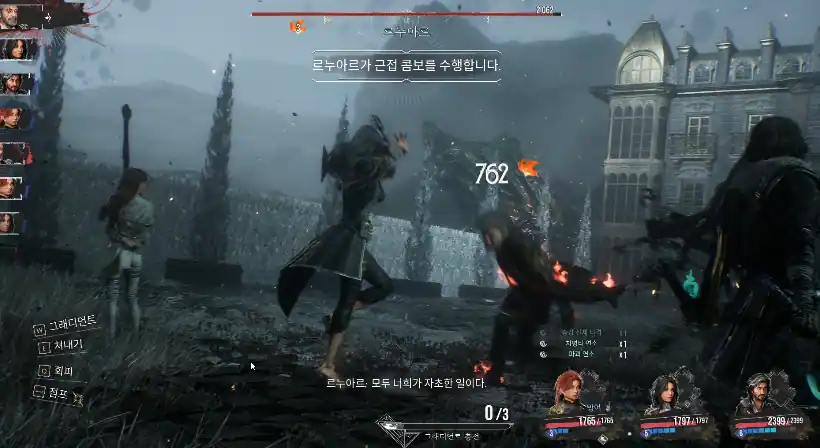Select Verso's bearded party portrait
The height and width of the screenshot is (448, 820).
coord(755,392)
